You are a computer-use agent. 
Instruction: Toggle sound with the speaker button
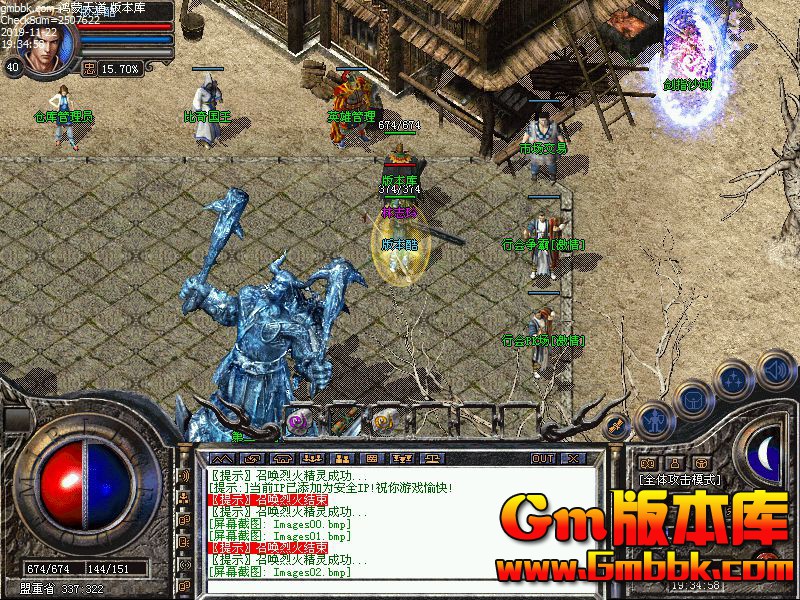click(775, 369)
